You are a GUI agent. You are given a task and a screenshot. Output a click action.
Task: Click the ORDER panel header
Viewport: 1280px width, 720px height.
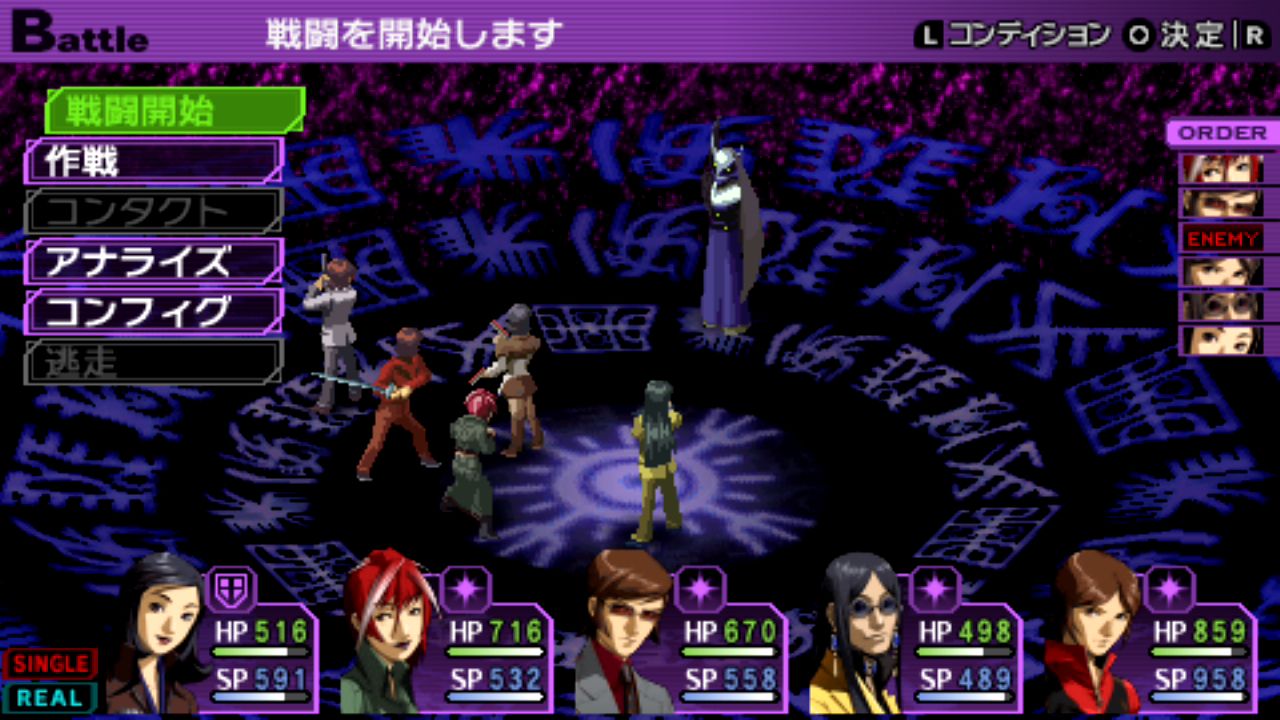click(x=1221, y=133)
